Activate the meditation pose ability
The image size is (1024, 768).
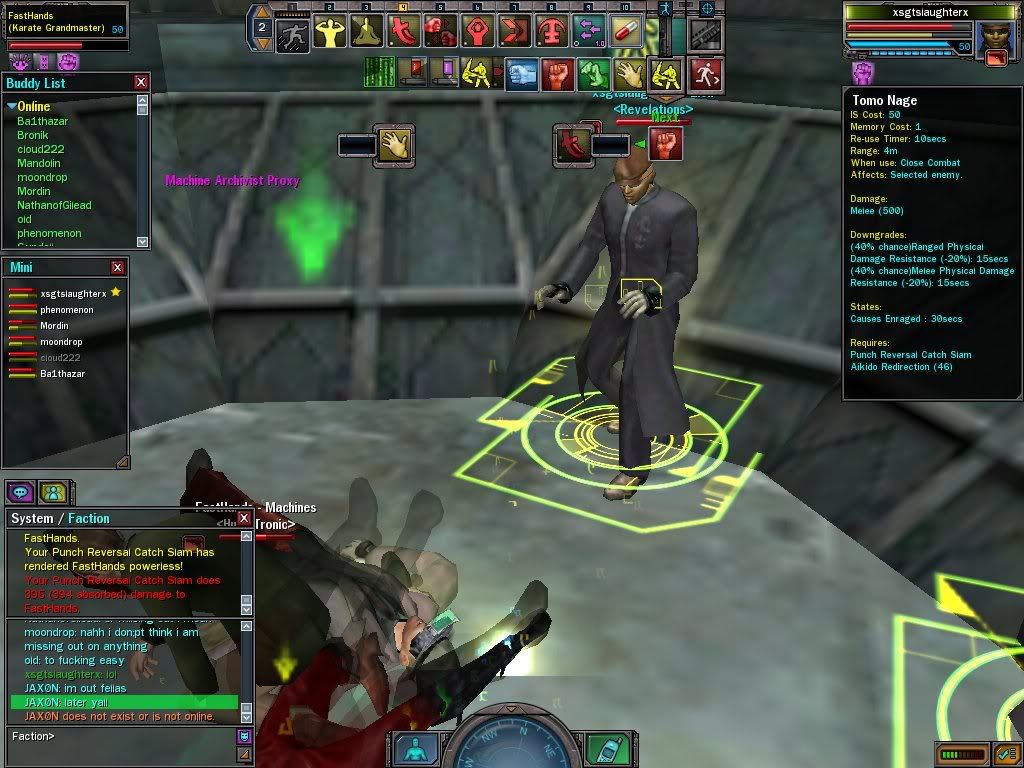point(368,32)
